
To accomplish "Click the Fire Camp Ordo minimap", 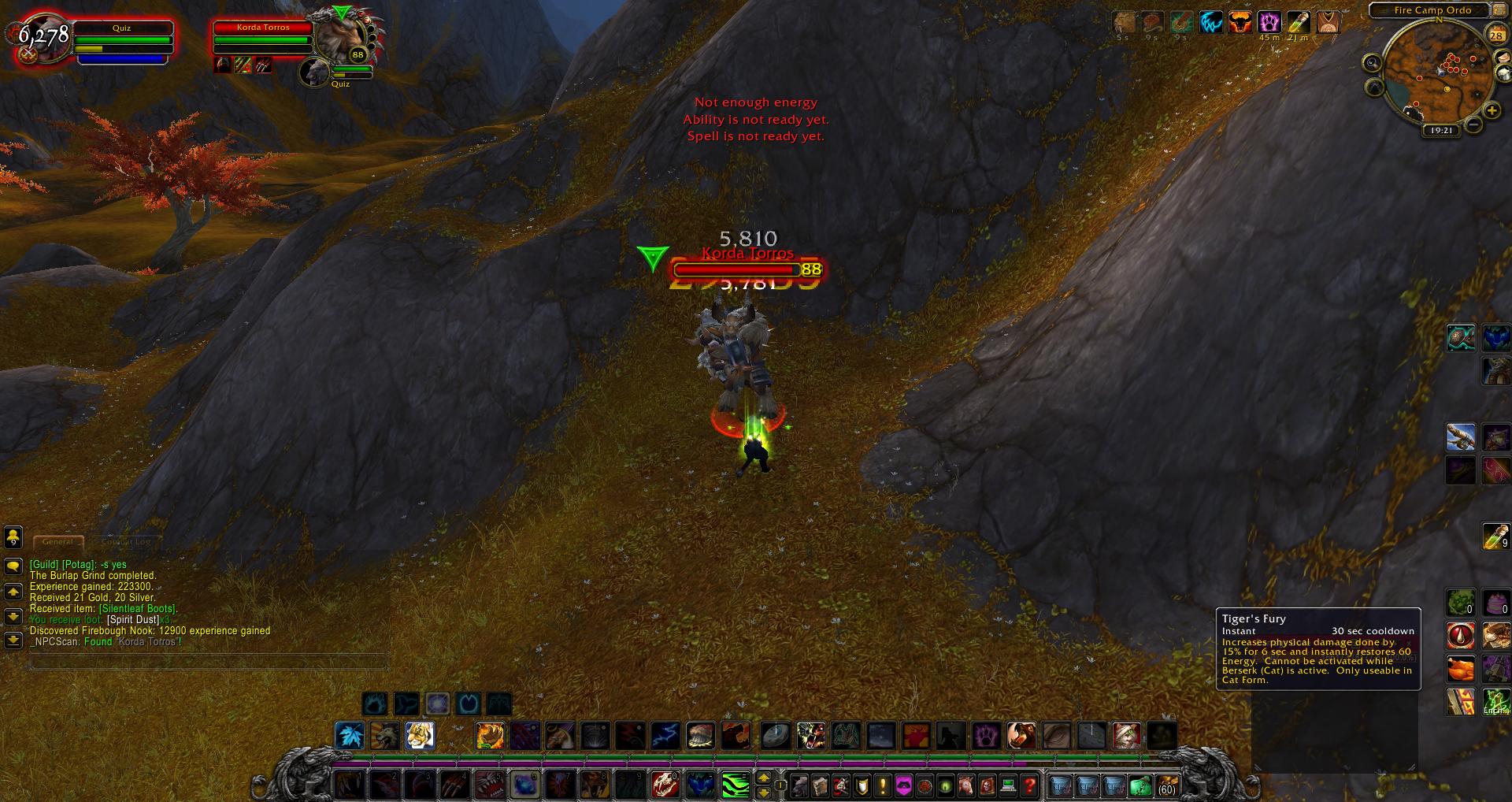I will 1435,75.
